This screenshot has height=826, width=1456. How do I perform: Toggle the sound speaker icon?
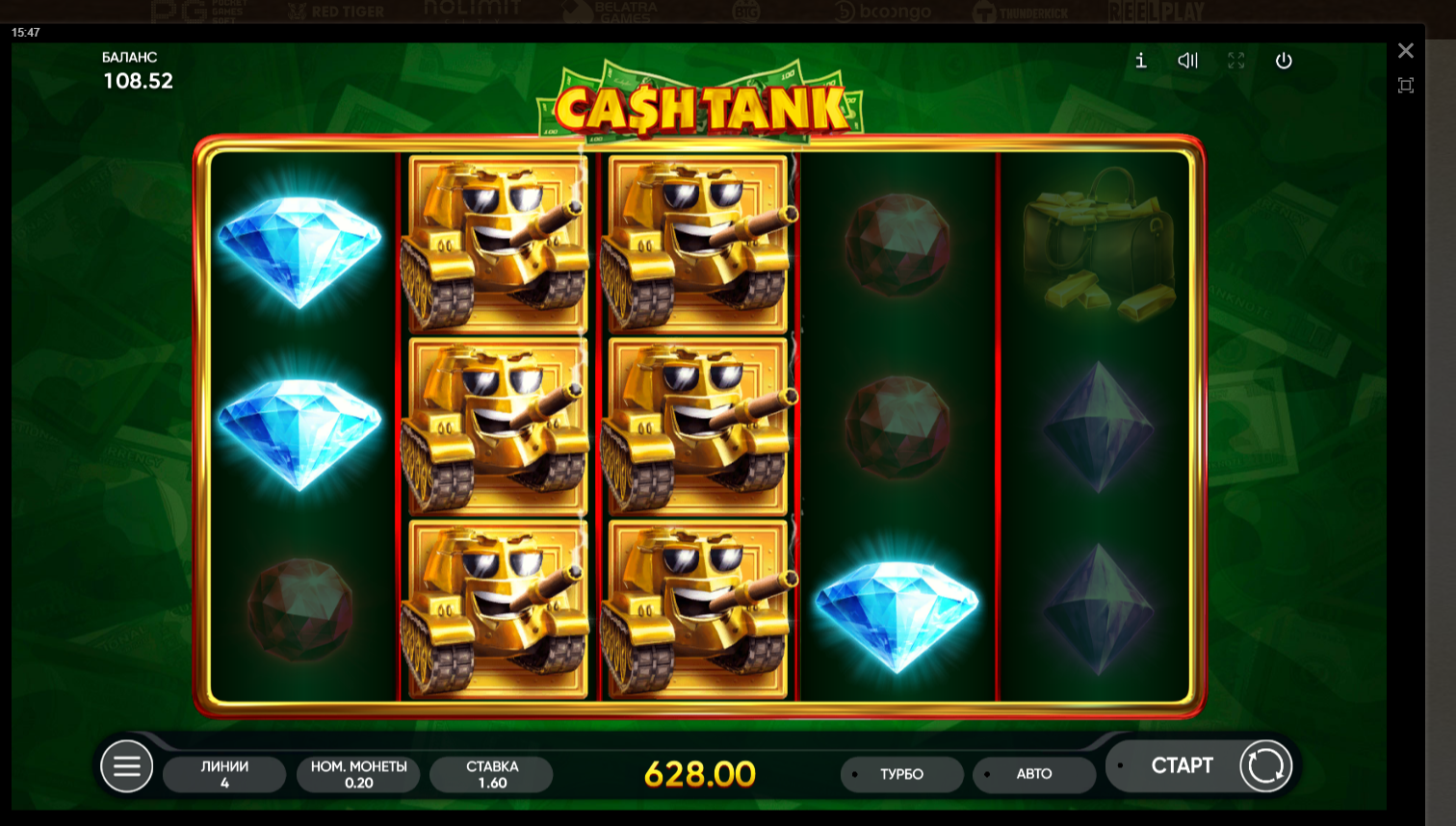1188,61
